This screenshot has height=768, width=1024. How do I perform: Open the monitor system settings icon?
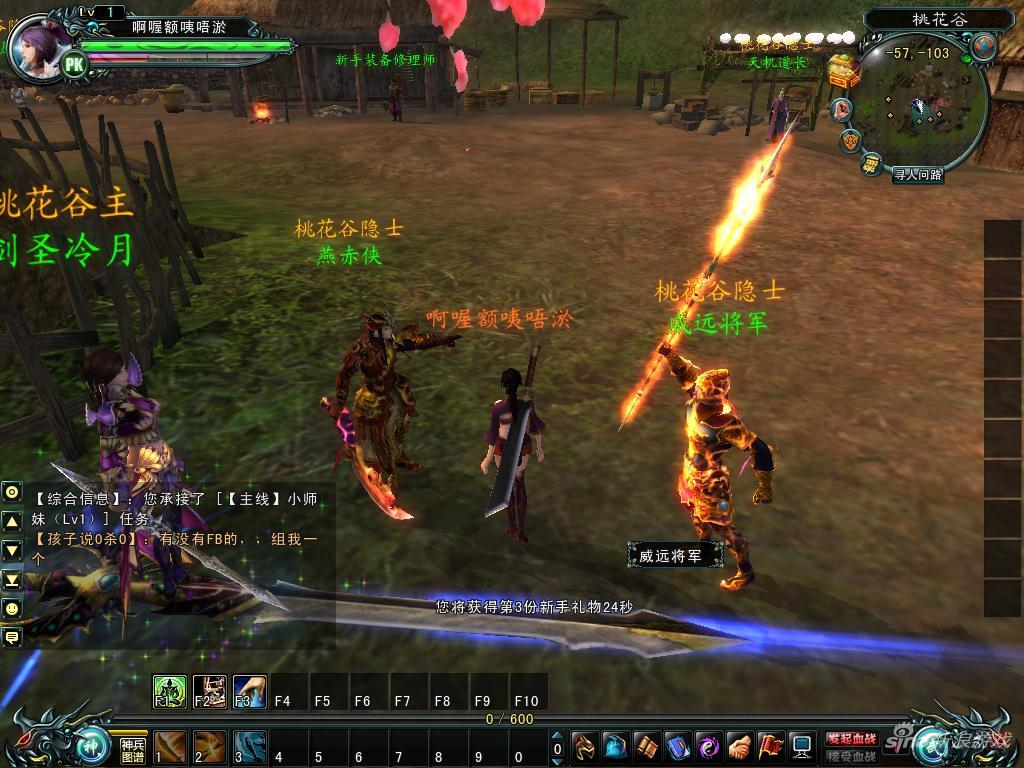[801, 746]
